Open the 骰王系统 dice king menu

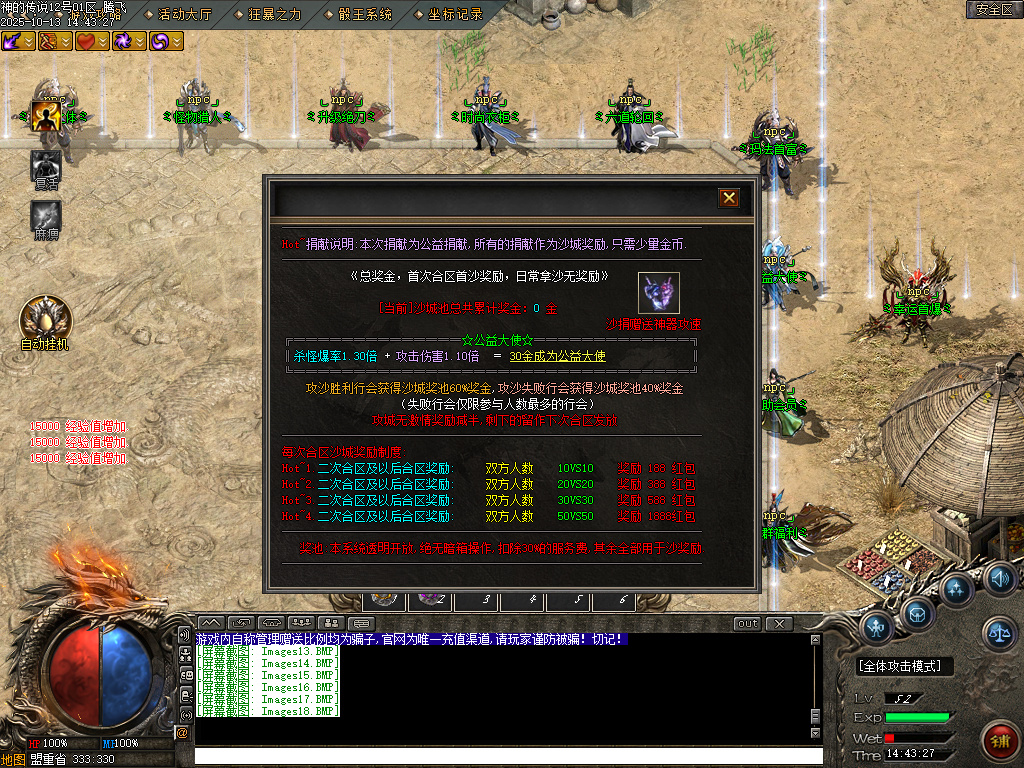pos(365,14)
